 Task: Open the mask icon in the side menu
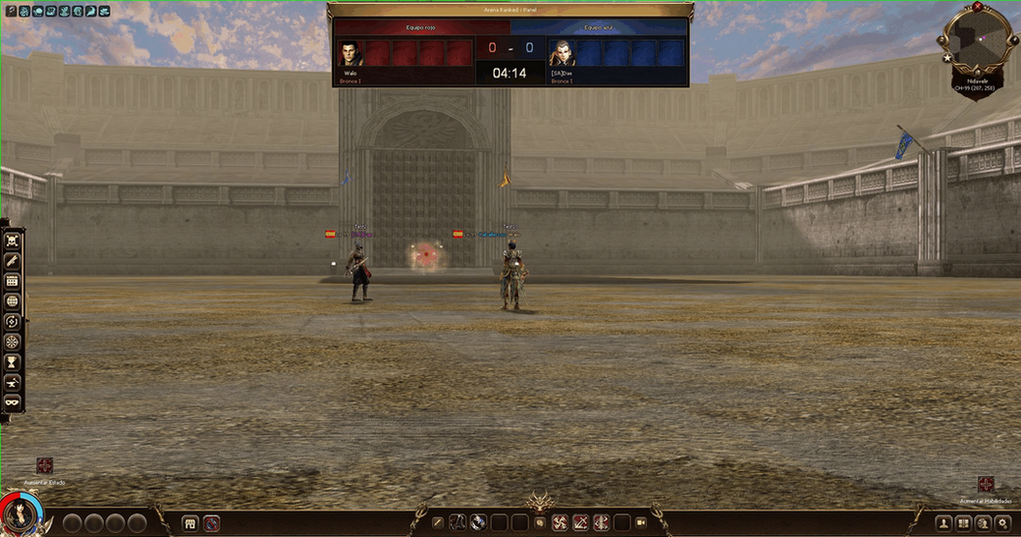[x=13, y=401]
